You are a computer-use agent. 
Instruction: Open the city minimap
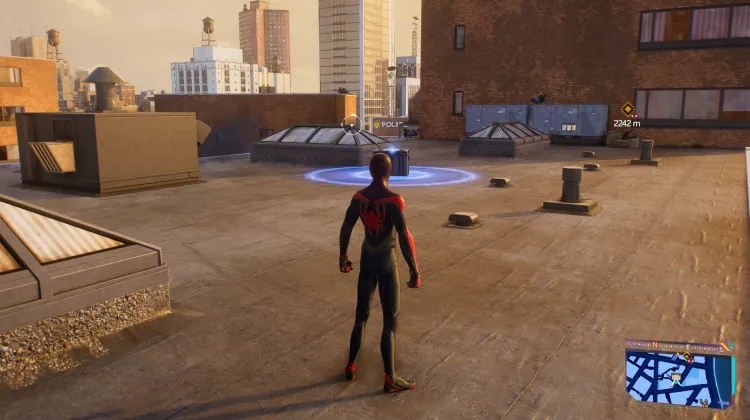679,375
